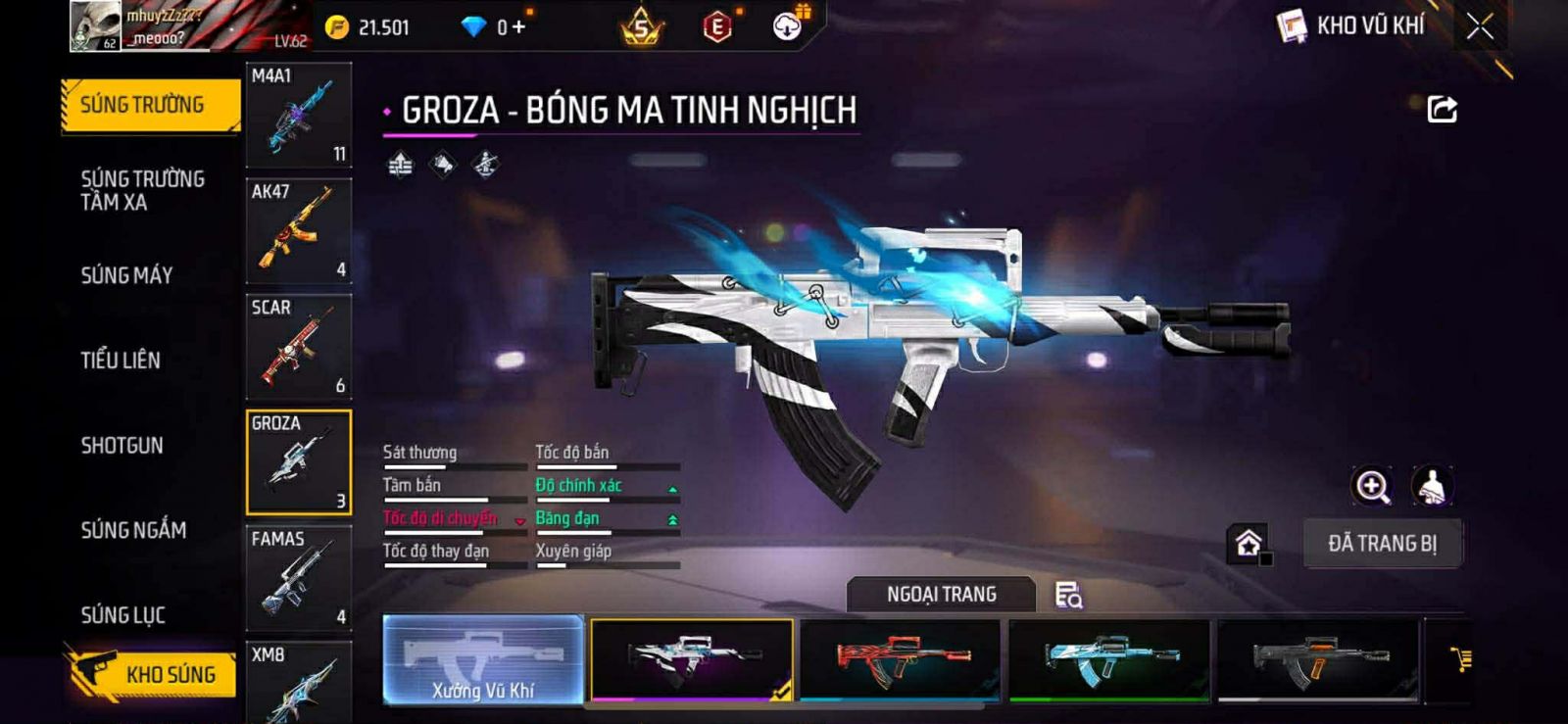Choose the light blue Groza skin thumbnail
Screen dimensions: 1568x724
click(1109, 659)
